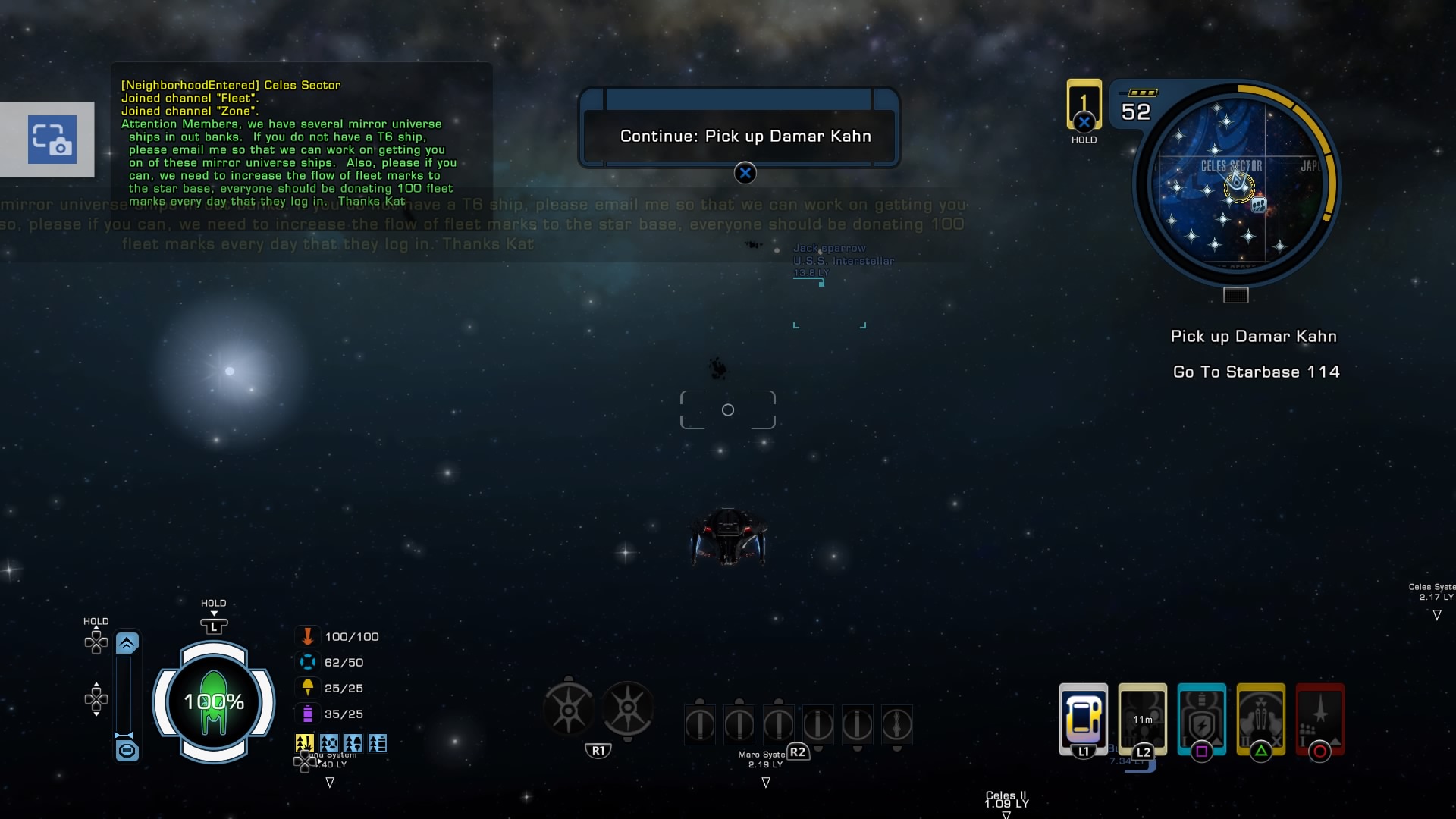1456x819 pixels.
Task: Switch to the engines power preset icon
Action: pos(353,743)
